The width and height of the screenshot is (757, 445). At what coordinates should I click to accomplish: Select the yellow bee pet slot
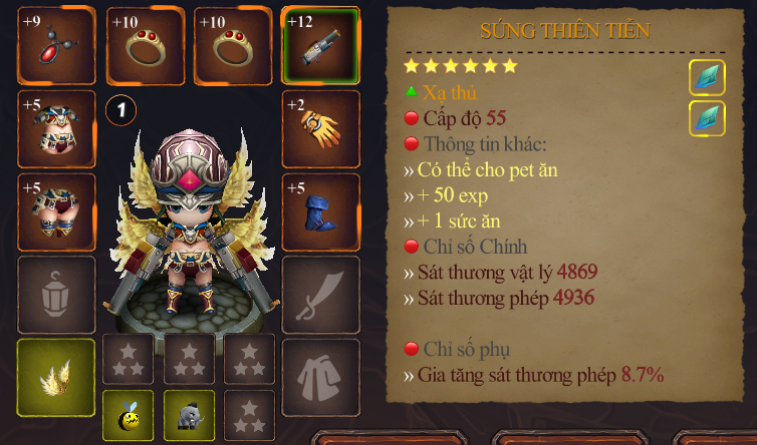[x=128, y=414]
